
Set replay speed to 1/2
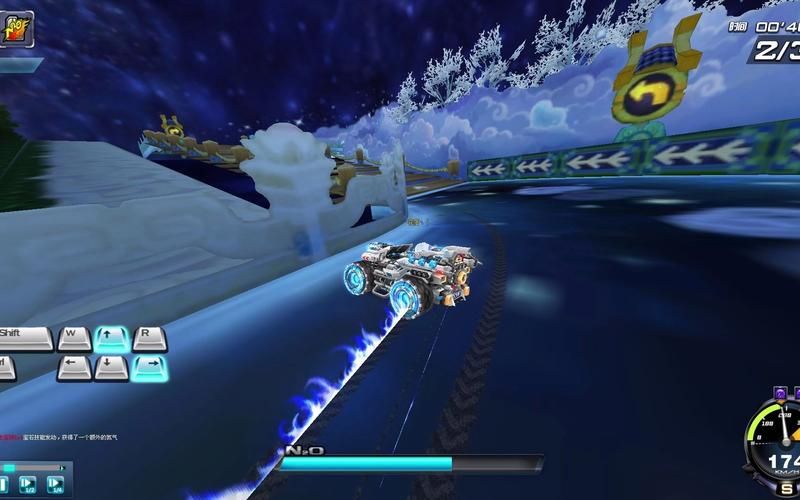coord(30,487)
